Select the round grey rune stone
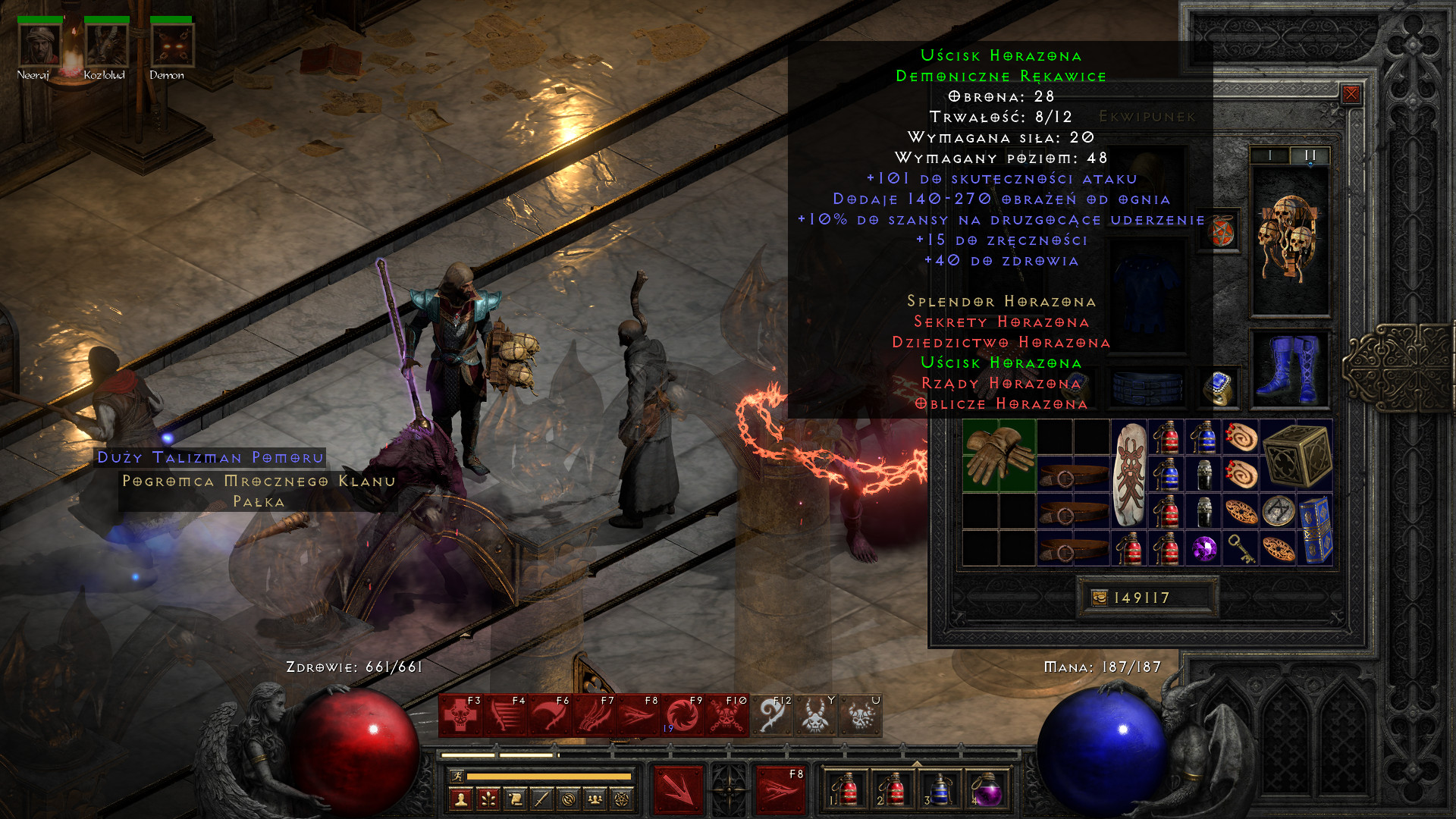Screen dimensions: 1456x819 pos(1278,512)
